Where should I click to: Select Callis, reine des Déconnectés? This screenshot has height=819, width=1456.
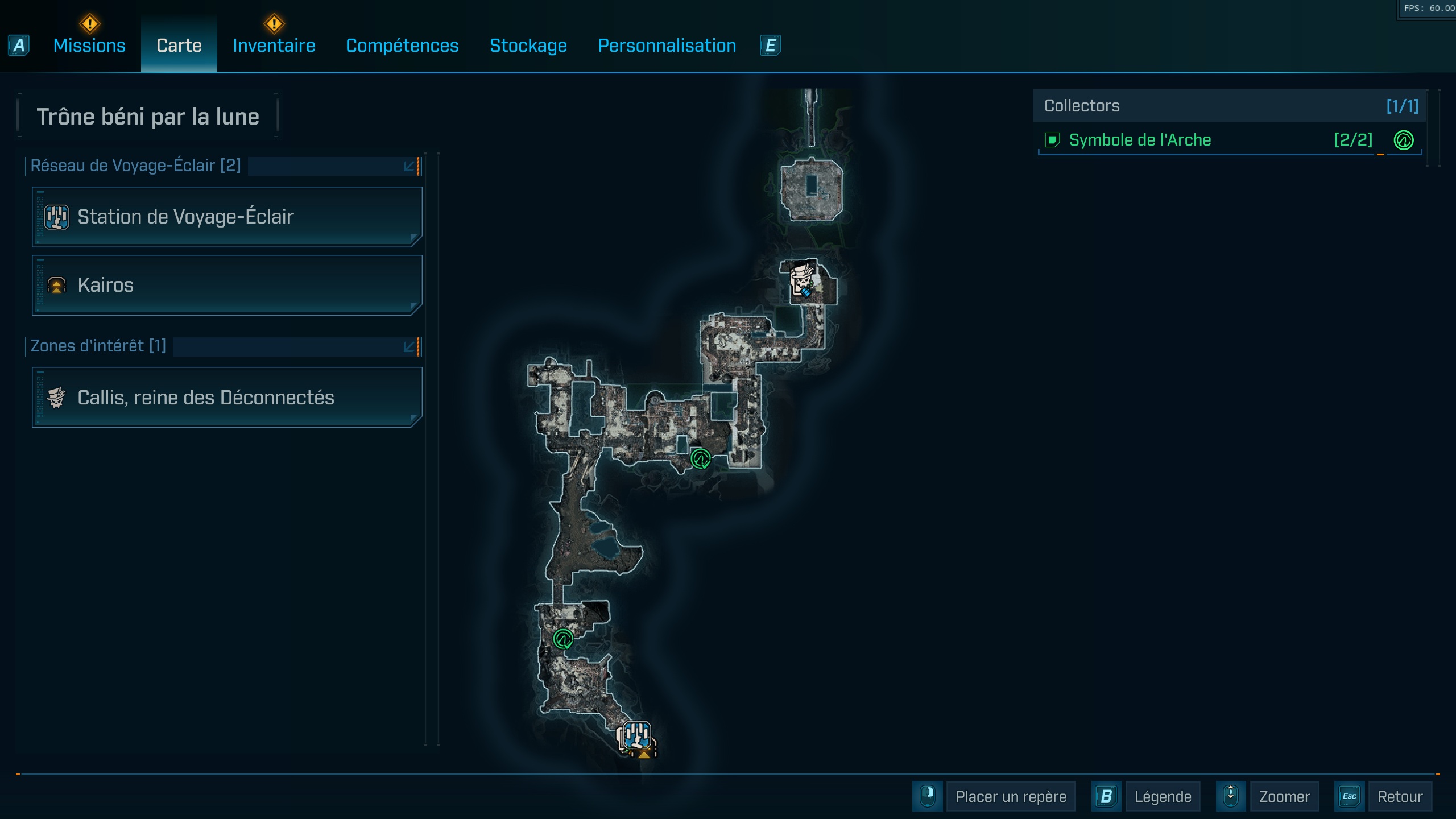coord(227,398)
